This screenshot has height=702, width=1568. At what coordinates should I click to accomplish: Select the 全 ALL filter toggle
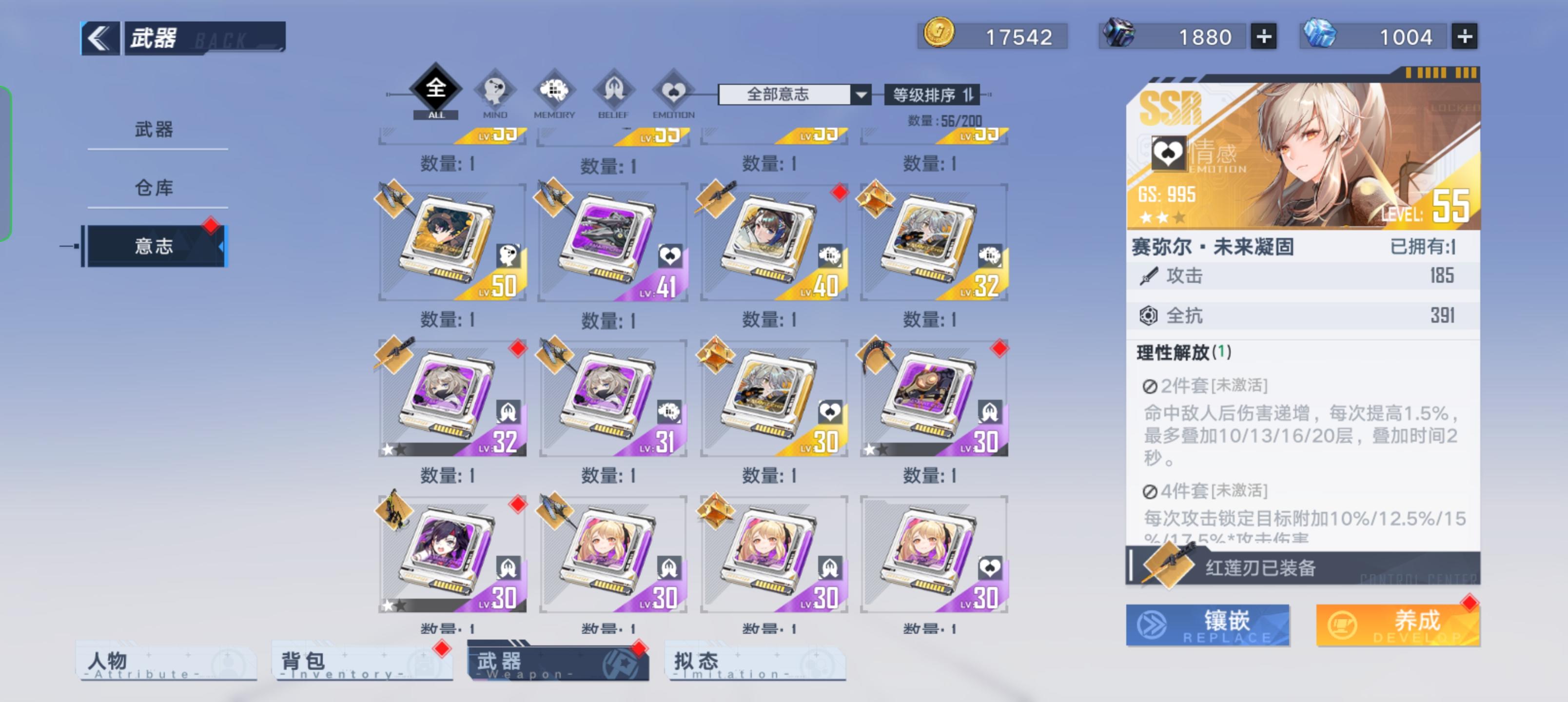[x=436, y=90]
